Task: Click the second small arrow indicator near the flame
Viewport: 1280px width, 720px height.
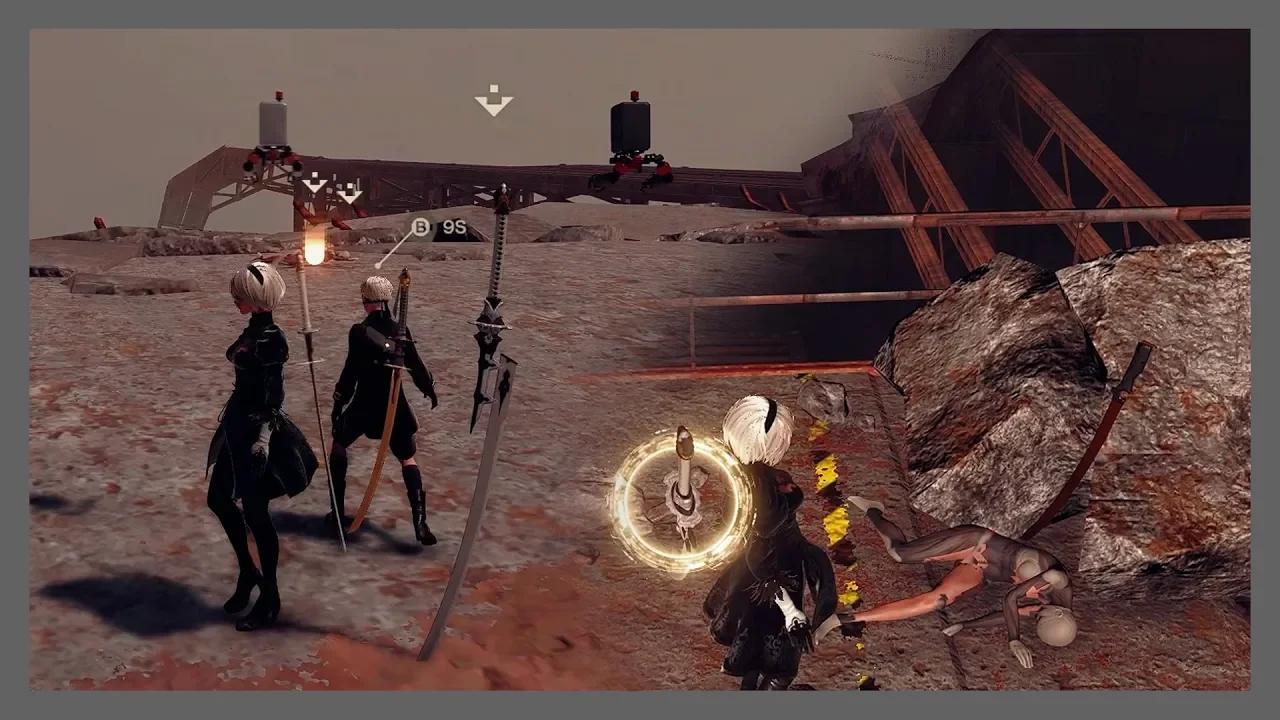Action: coord(349,196)
